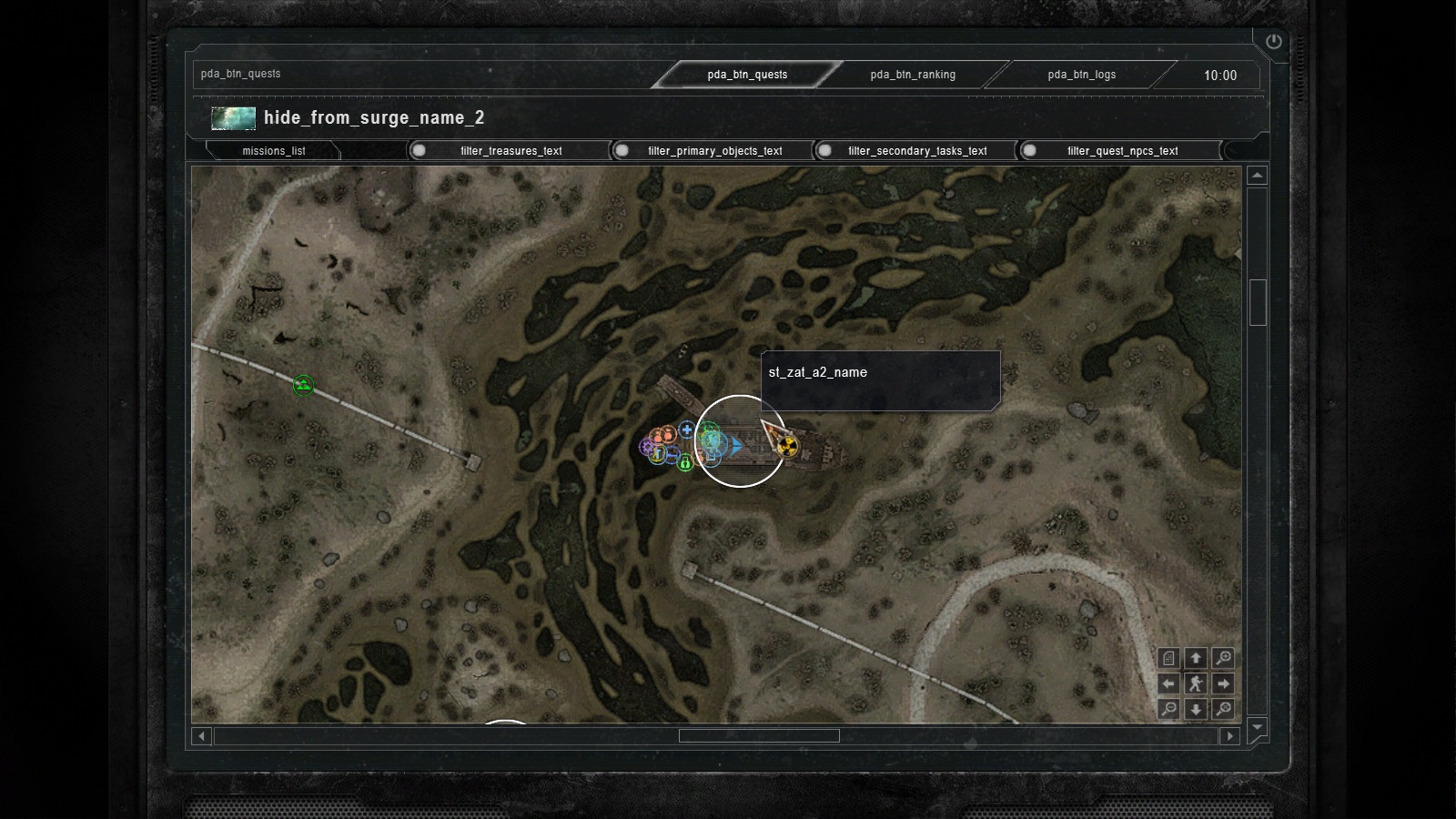Select the yellow radiation marker on map
Viewport: 1456px width, 819px height.
pos(788,446)
